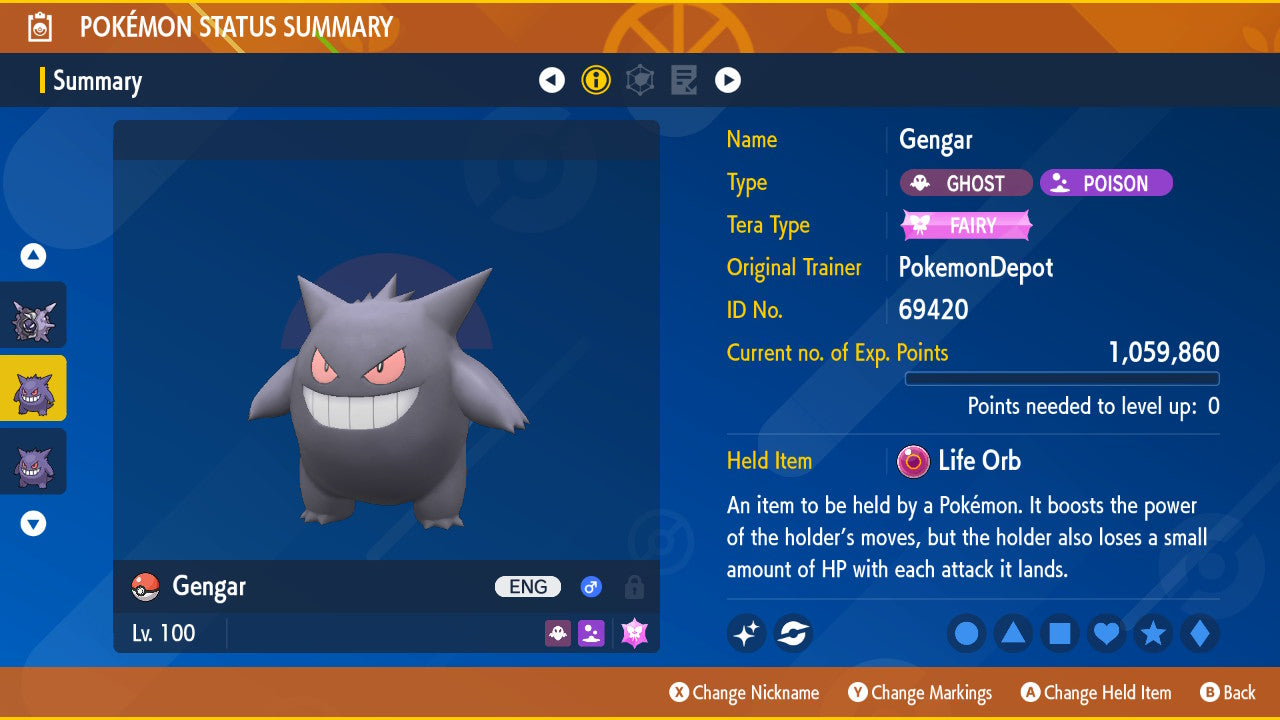Select the highlighted info page tab

pos(596,80)
